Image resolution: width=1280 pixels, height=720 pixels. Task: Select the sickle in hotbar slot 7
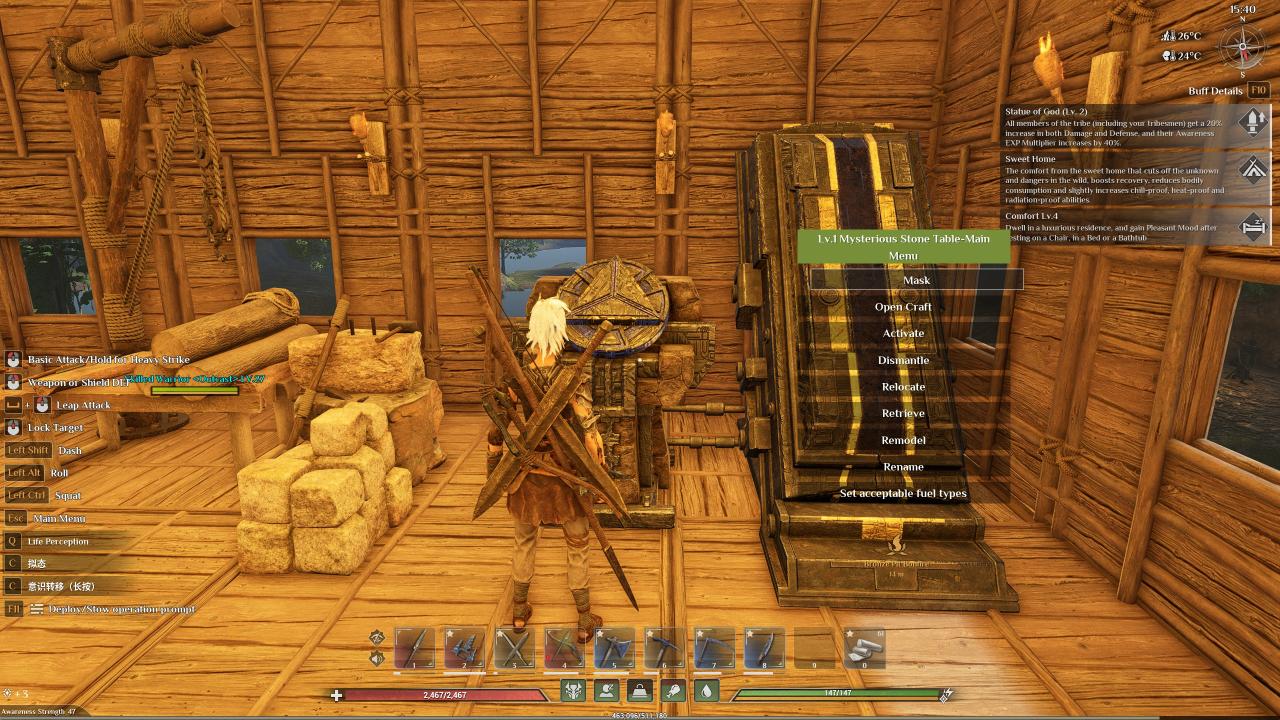click(x=714, y=648)
